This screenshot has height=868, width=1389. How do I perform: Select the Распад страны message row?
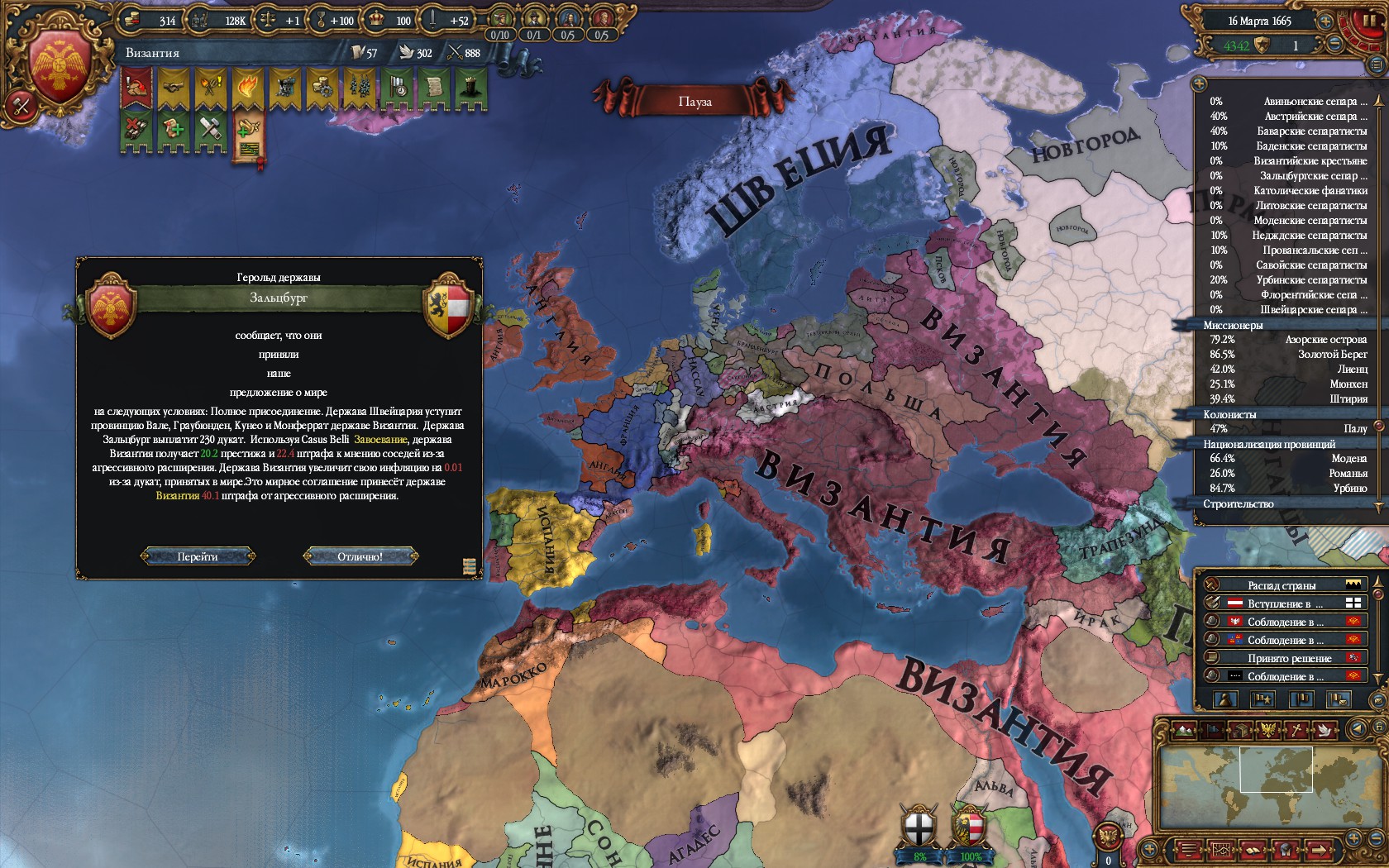point(1282,585)
